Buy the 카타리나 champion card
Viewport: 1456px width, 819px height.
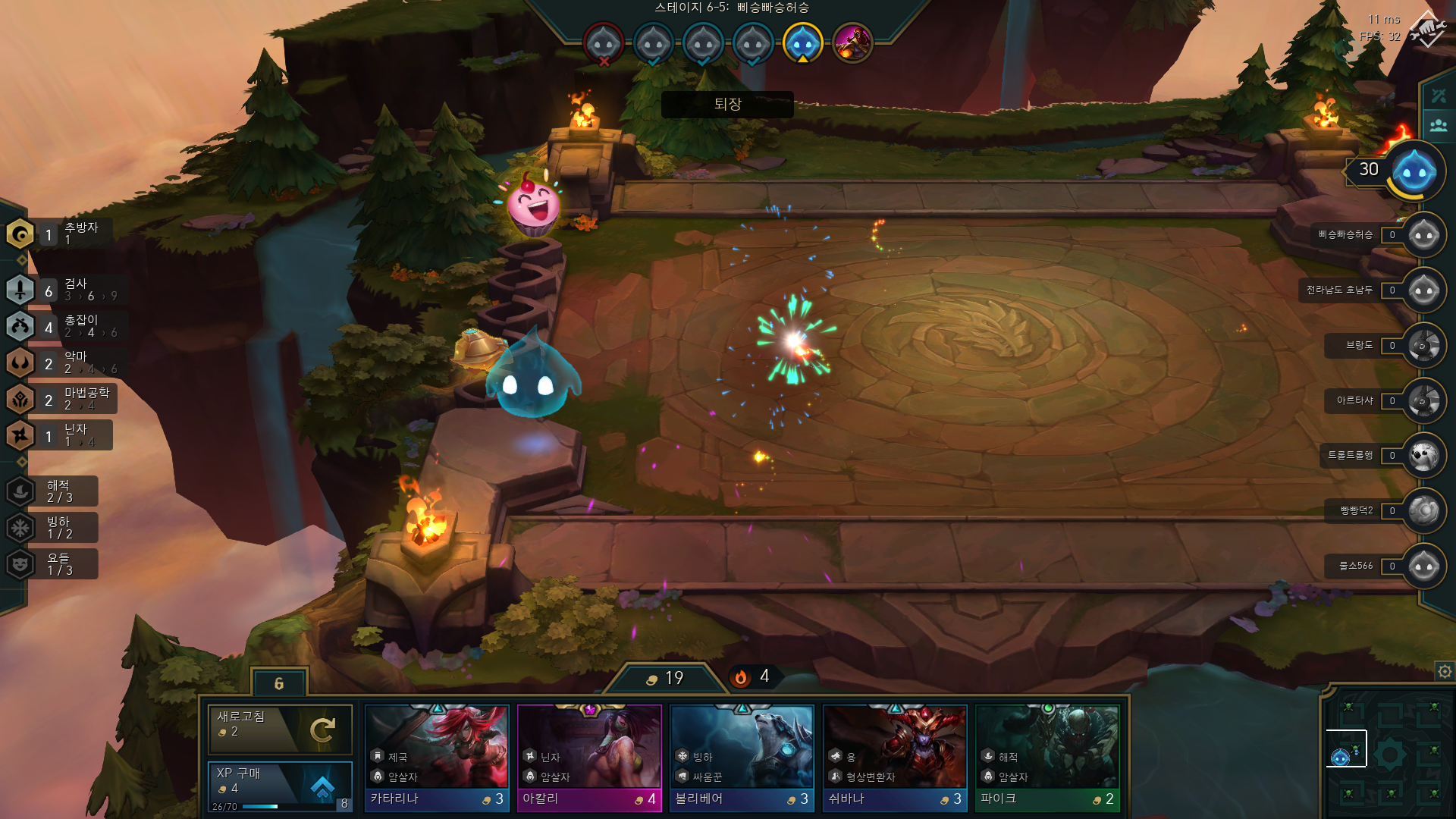pyautogui.click(x=437, y=758)
